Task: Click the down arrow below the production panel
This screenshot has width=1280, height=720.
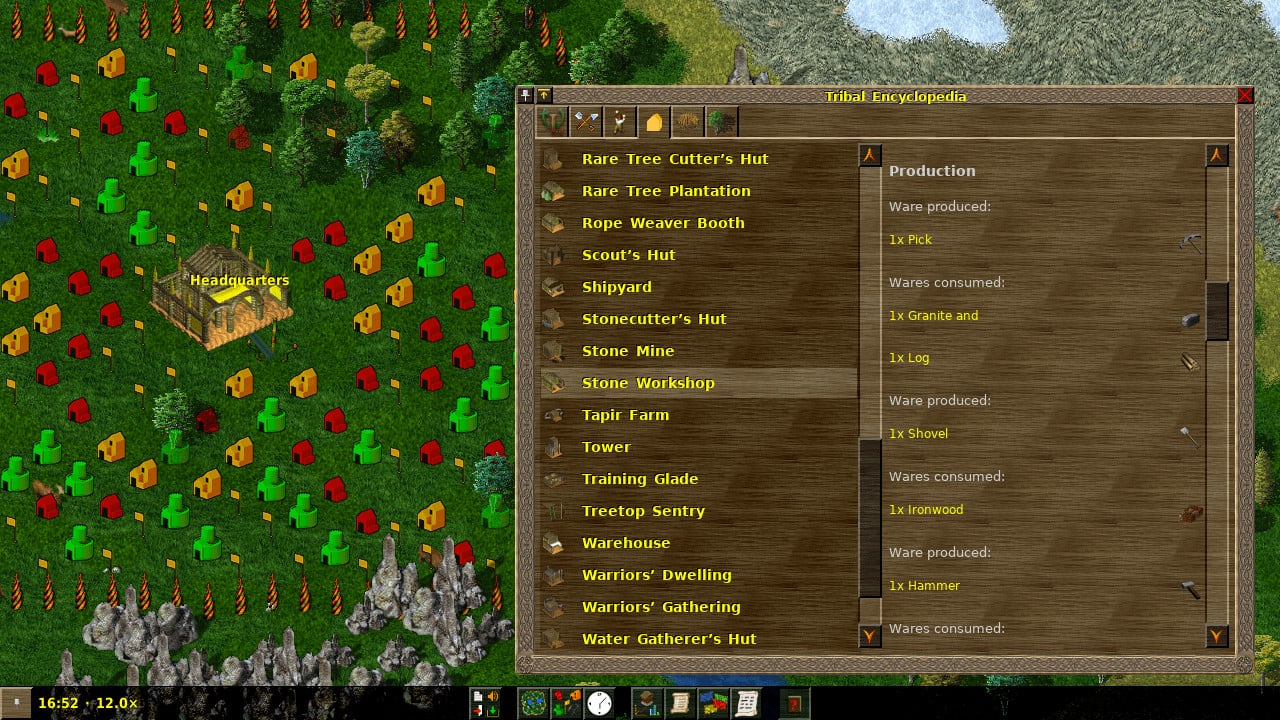Action: click(x=1216, y=634)
